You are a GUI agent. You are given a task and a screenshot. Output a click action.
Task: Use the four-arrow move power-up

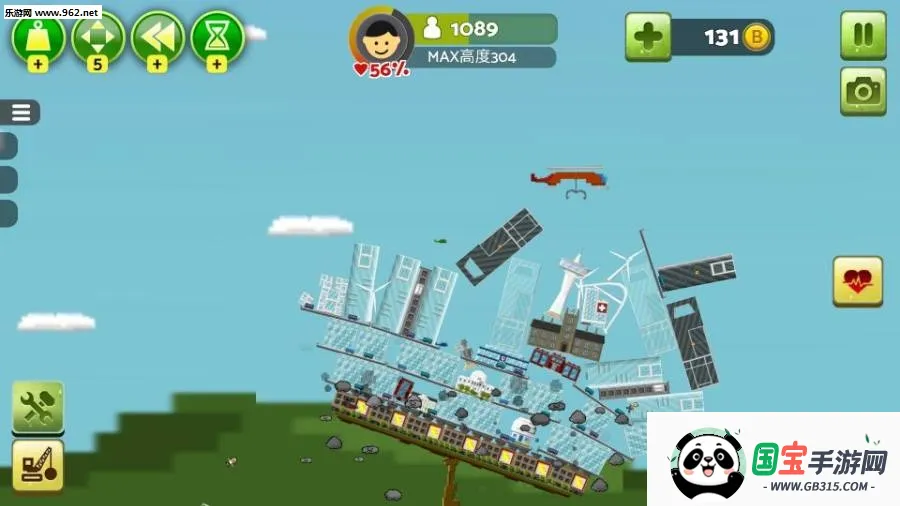click(98, 37)
